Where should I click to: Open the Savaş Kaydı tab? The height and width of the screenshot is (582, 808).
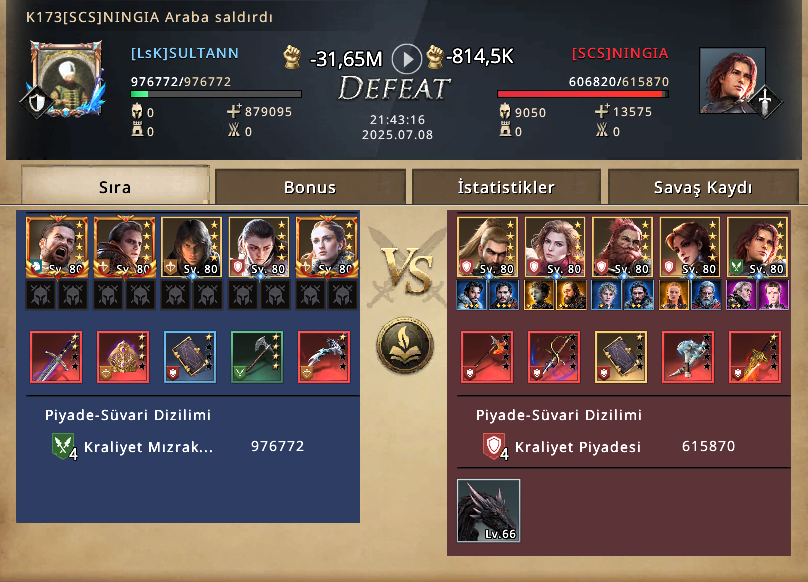(703, 187)
